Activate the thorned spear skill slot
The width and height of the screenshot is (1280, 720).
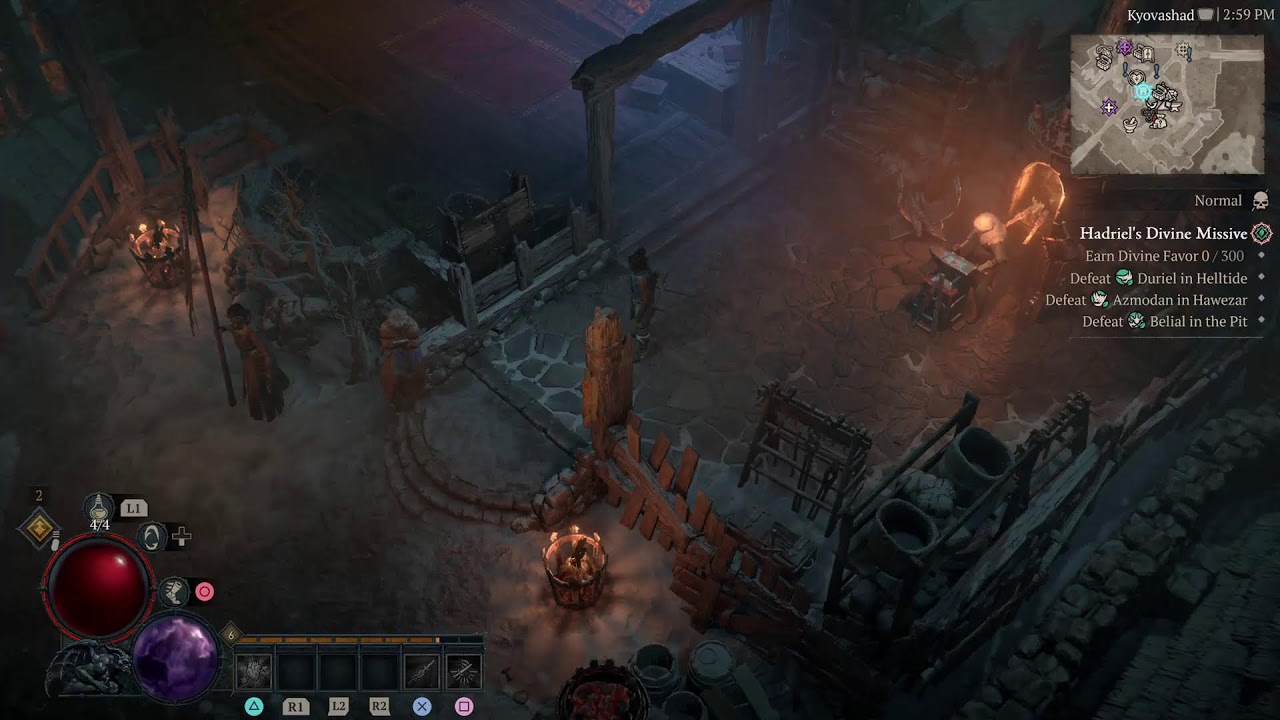[421, 672]
